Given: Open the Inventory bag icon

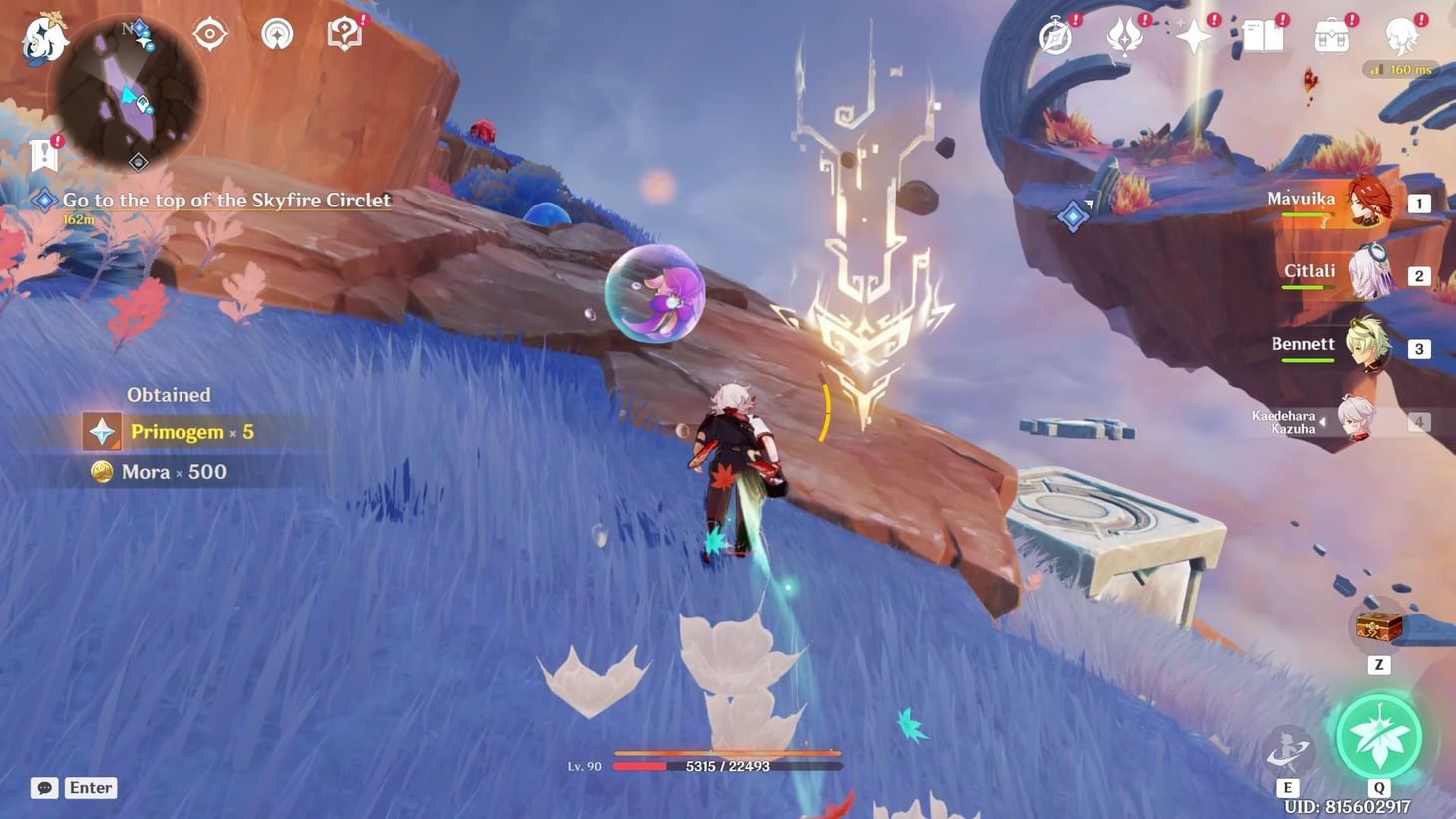Looking at the screenshot, I should 1330,33.
